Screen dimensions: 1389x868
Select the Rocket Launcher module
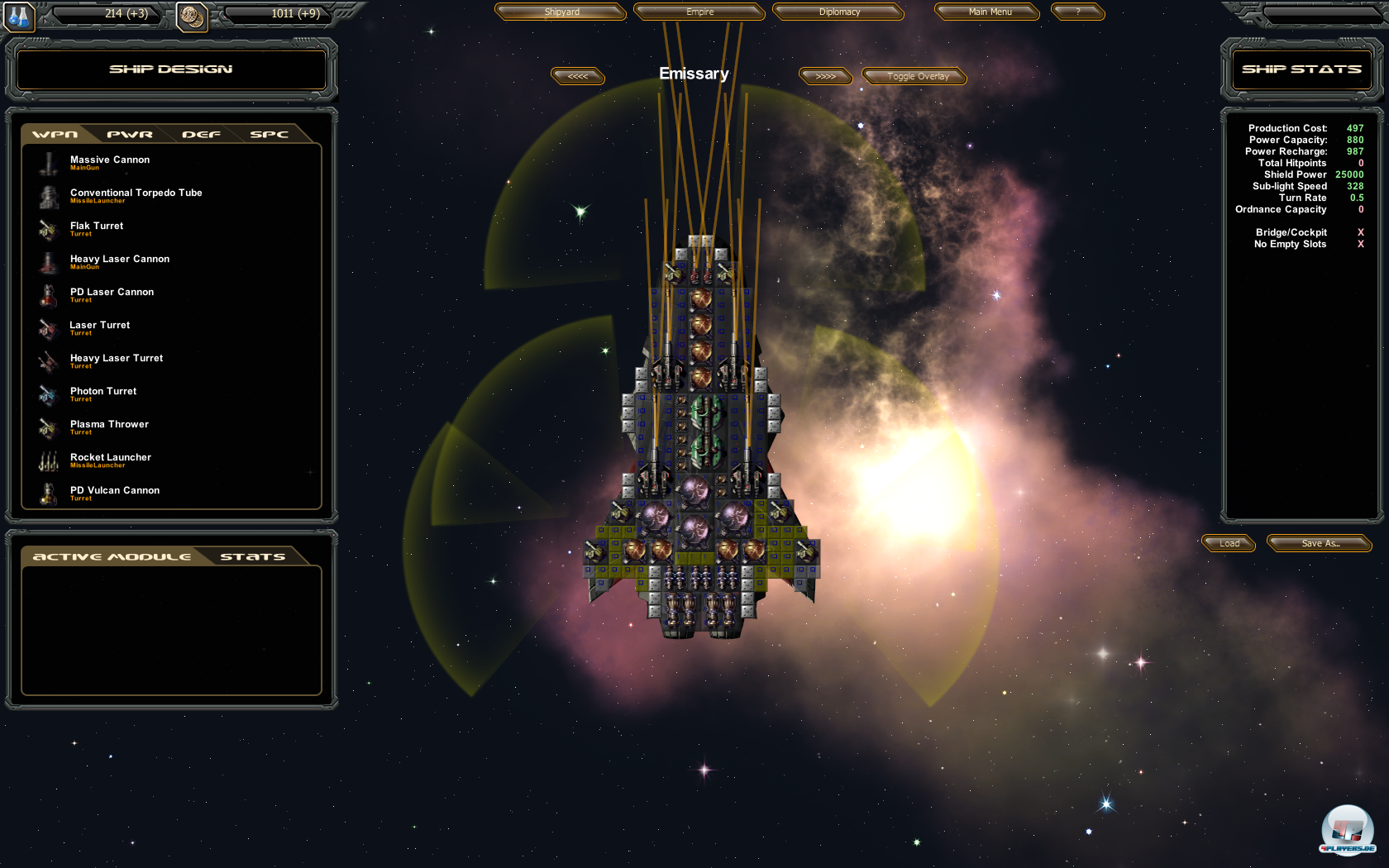(110, 458)
